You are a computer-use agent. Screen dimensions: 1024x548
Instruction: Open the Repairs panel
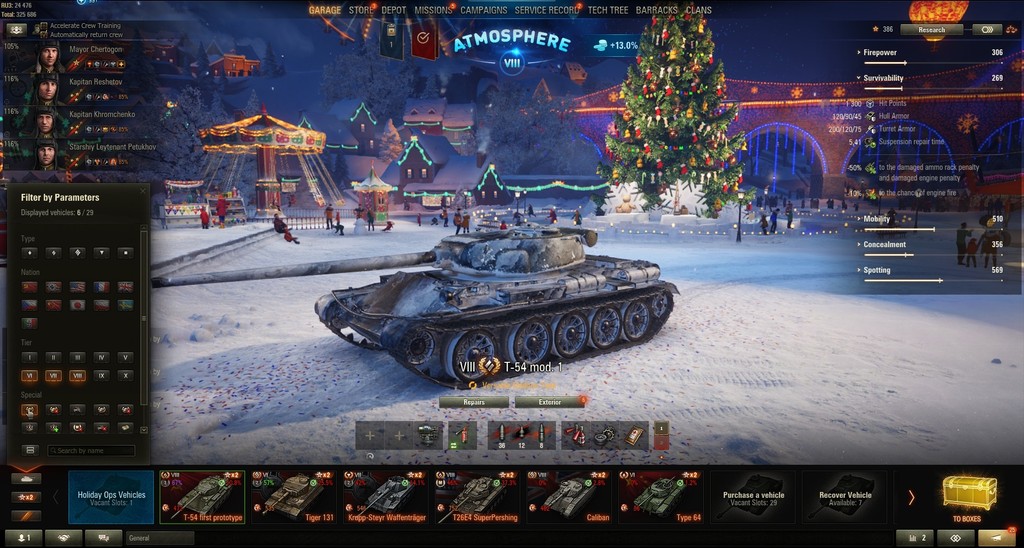(474, 402)
